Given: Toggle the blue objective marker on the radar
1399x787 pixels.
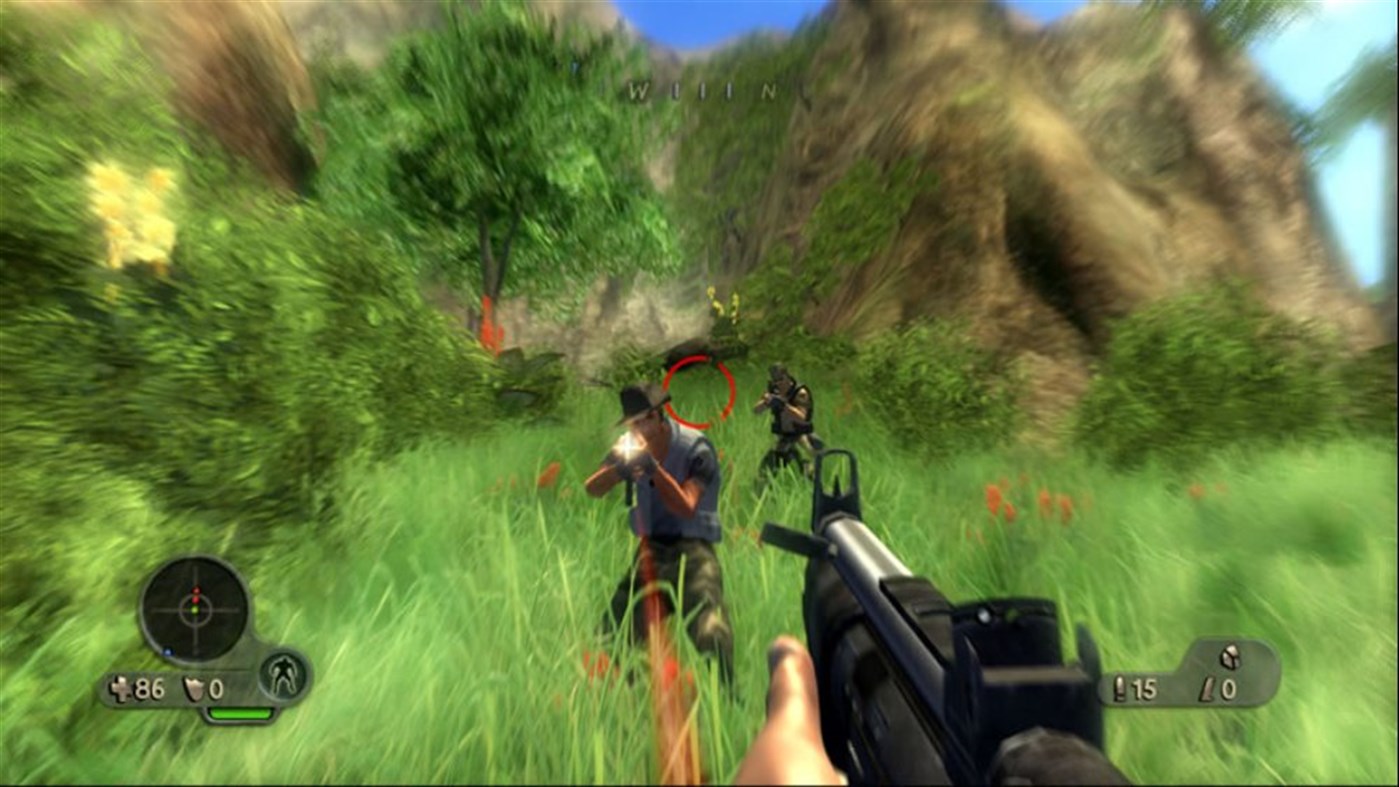Looking at the screenshot, I should [167, 651].
